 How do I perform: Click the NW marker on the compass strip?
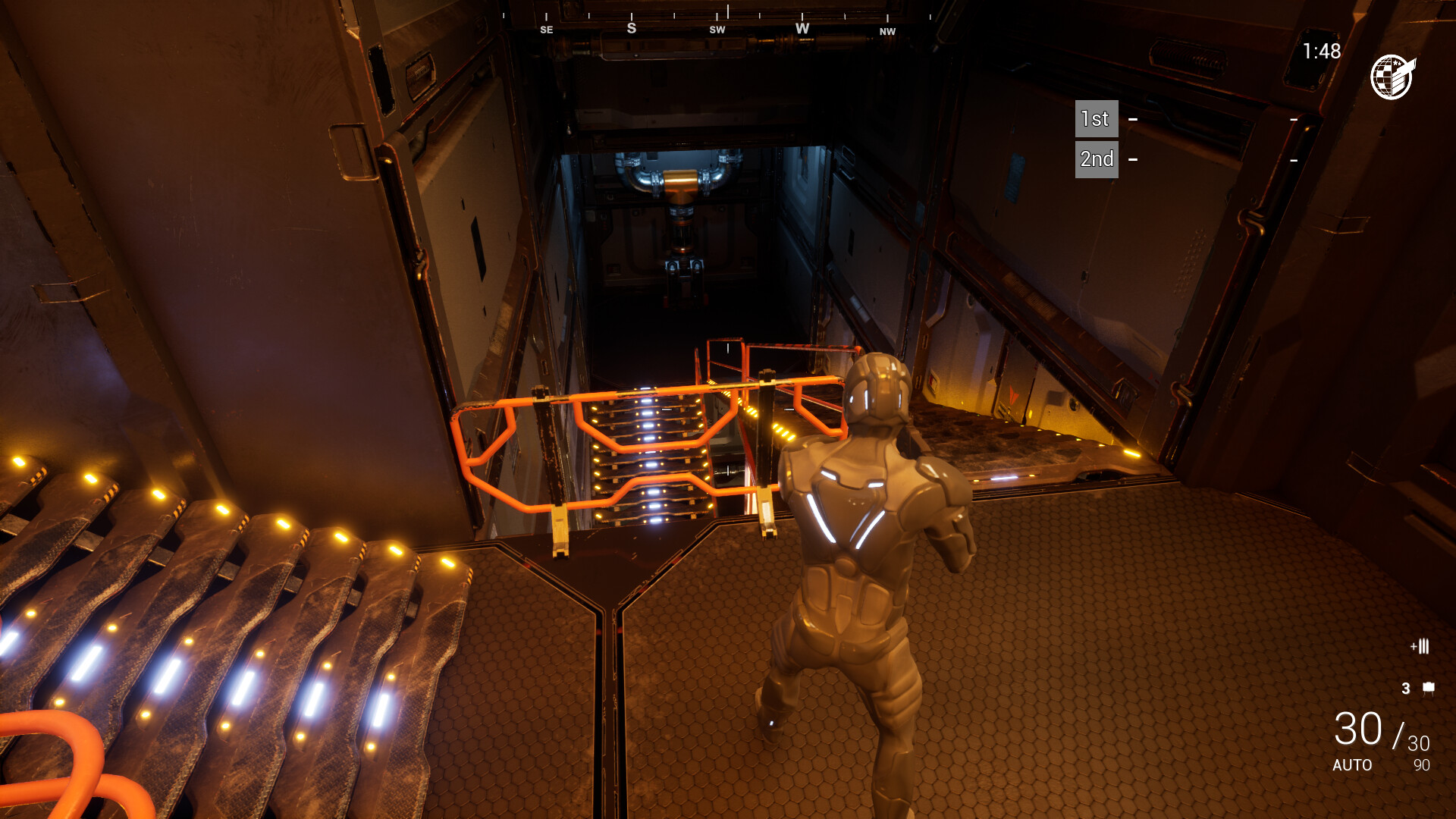(887, 32)
